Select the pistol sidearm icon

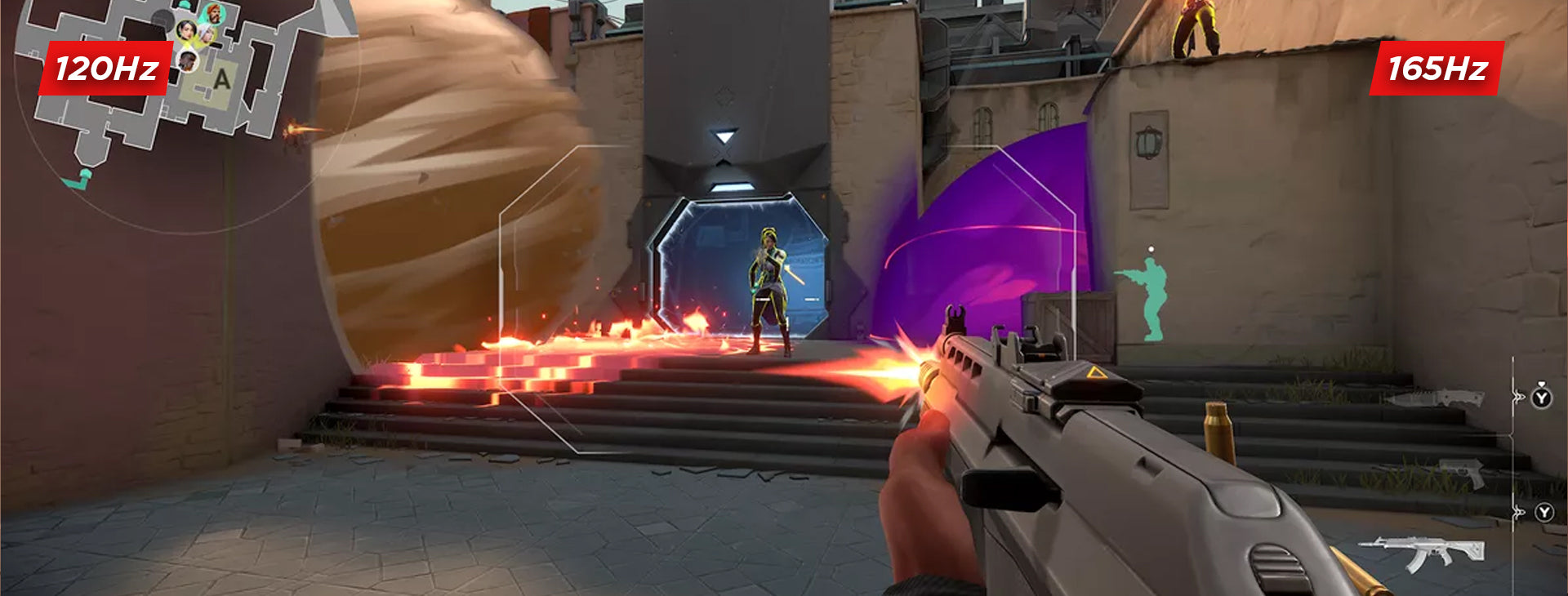point(1462,472)
